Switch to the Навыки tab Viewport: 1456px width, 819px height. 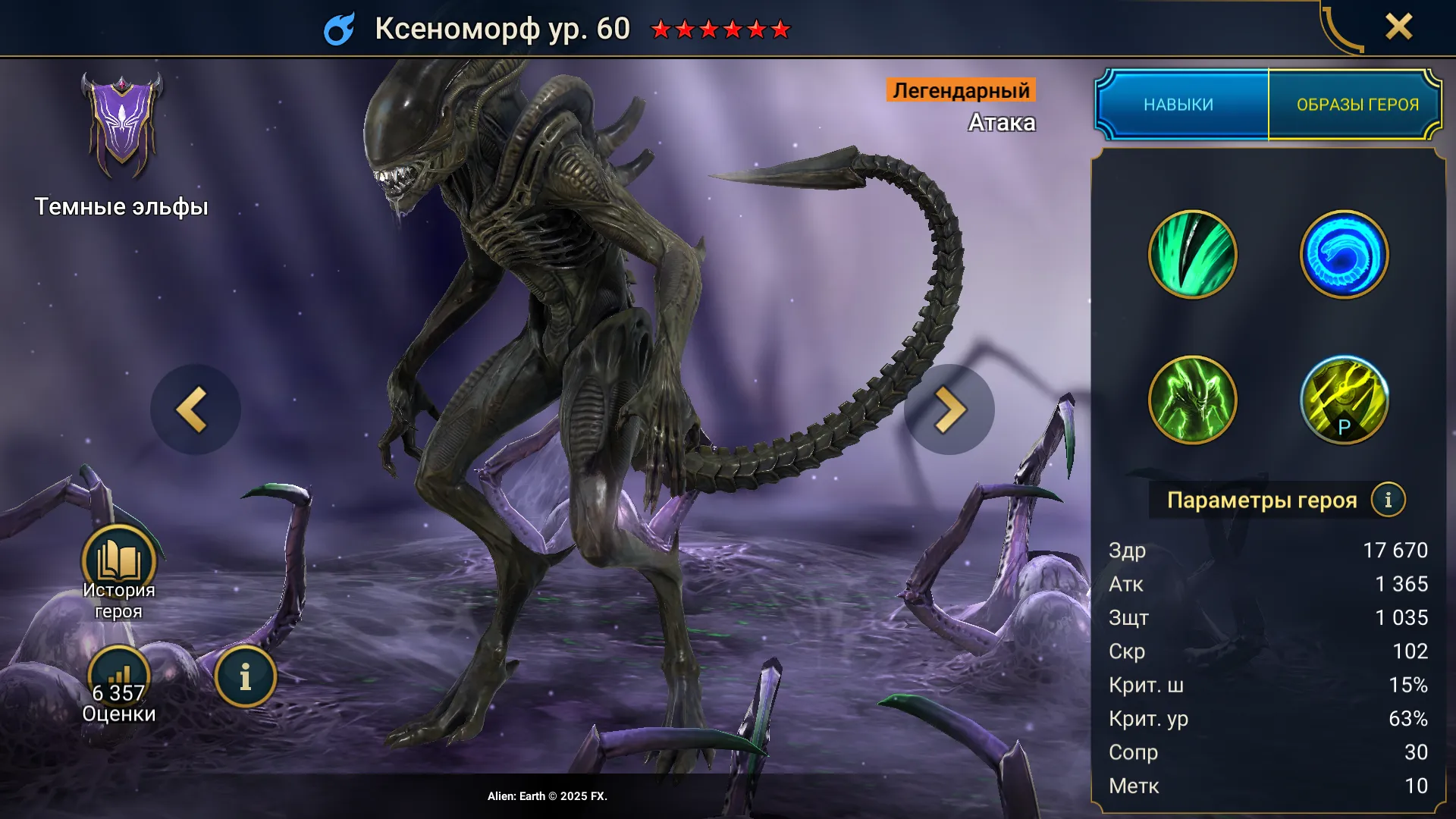tap(1179, 105)
